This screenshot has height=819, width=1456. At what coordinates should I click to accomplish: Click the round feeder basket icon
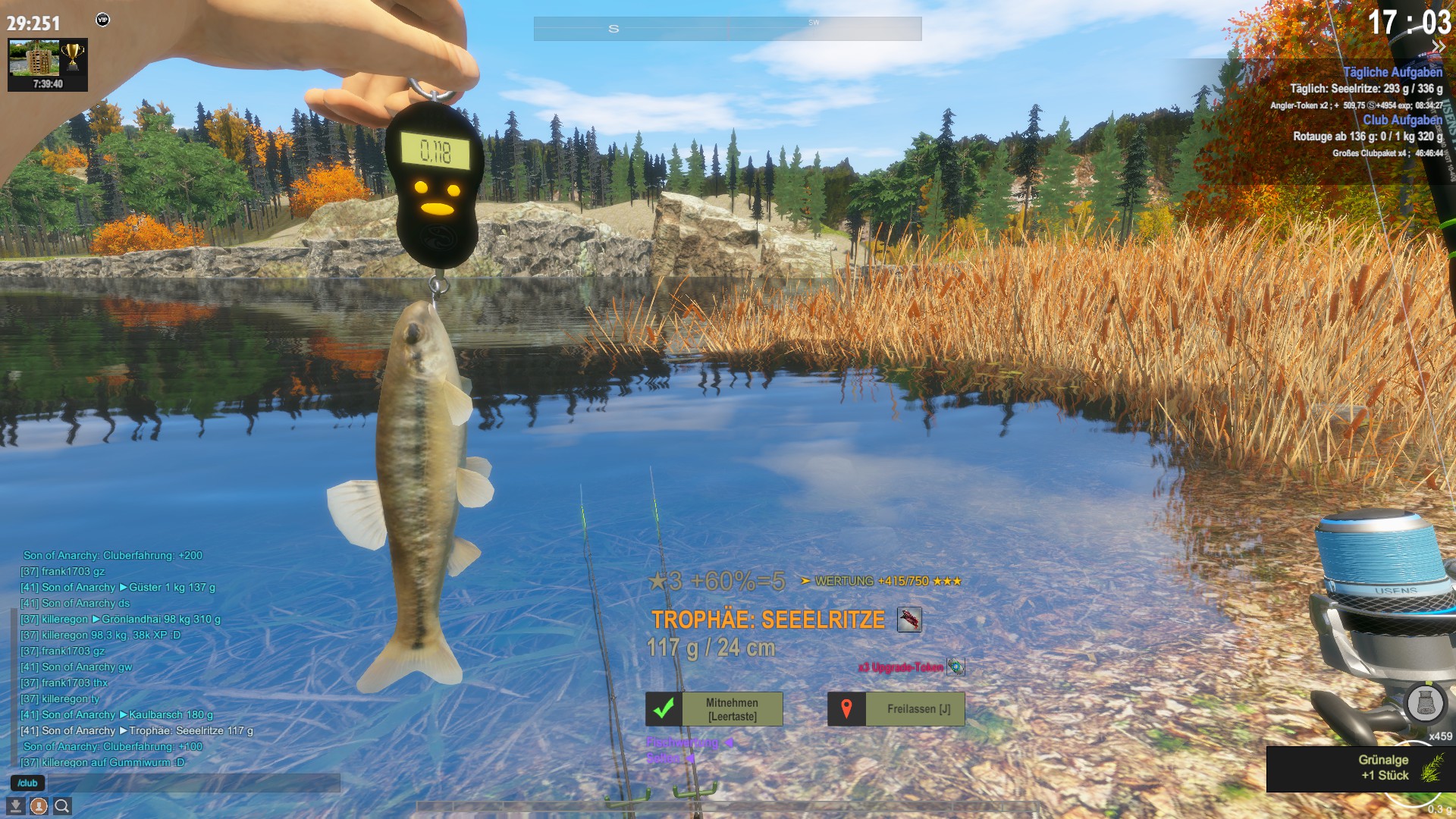tap(1425, 704)
